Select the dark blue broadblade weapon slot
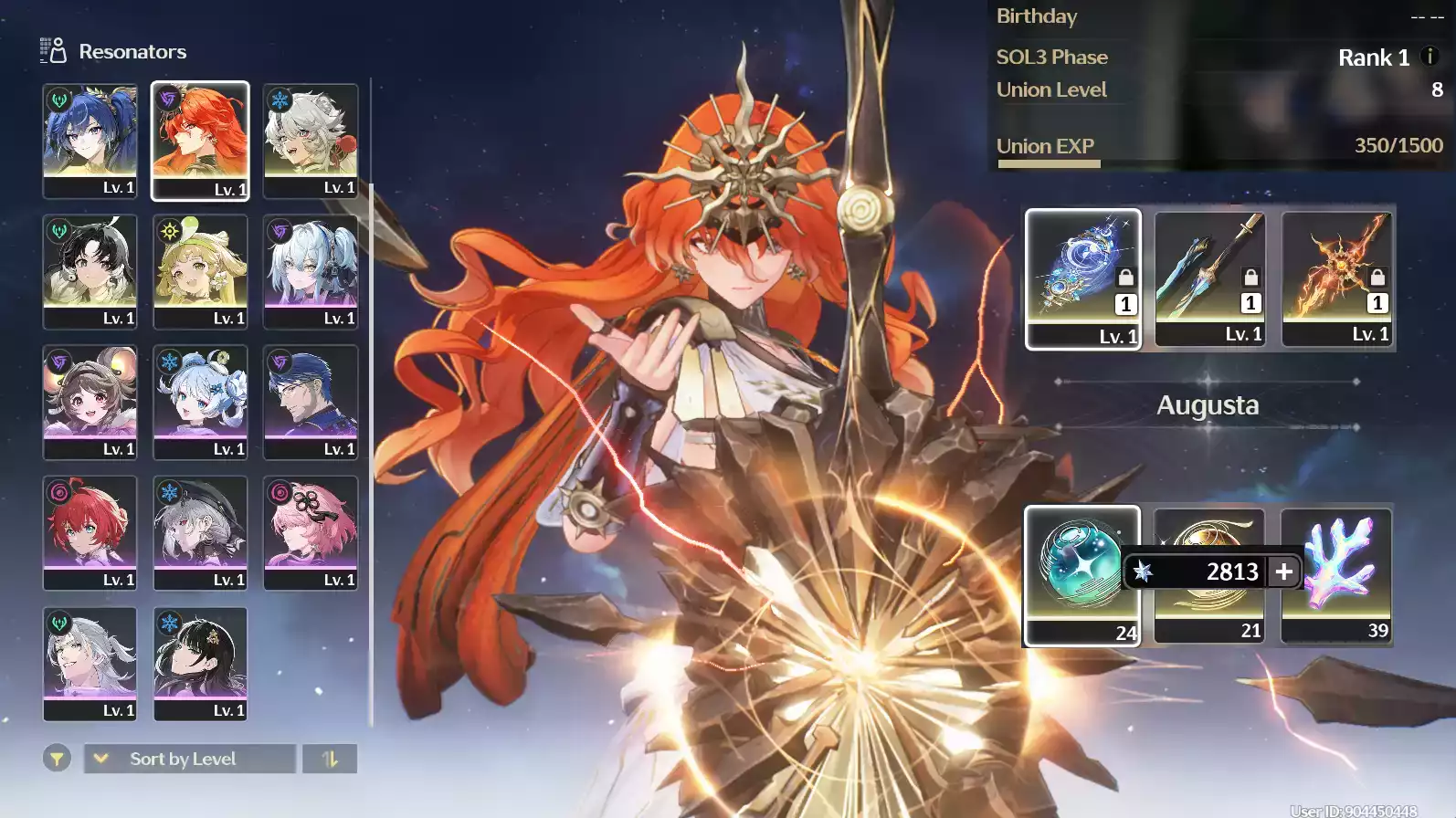 click(x=1209, y=278)
